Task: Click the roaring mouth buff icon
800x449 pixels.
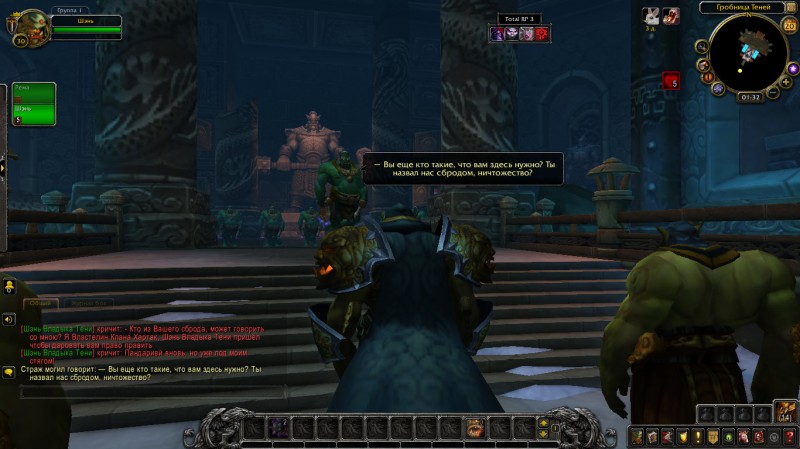Action: (670, 15)
